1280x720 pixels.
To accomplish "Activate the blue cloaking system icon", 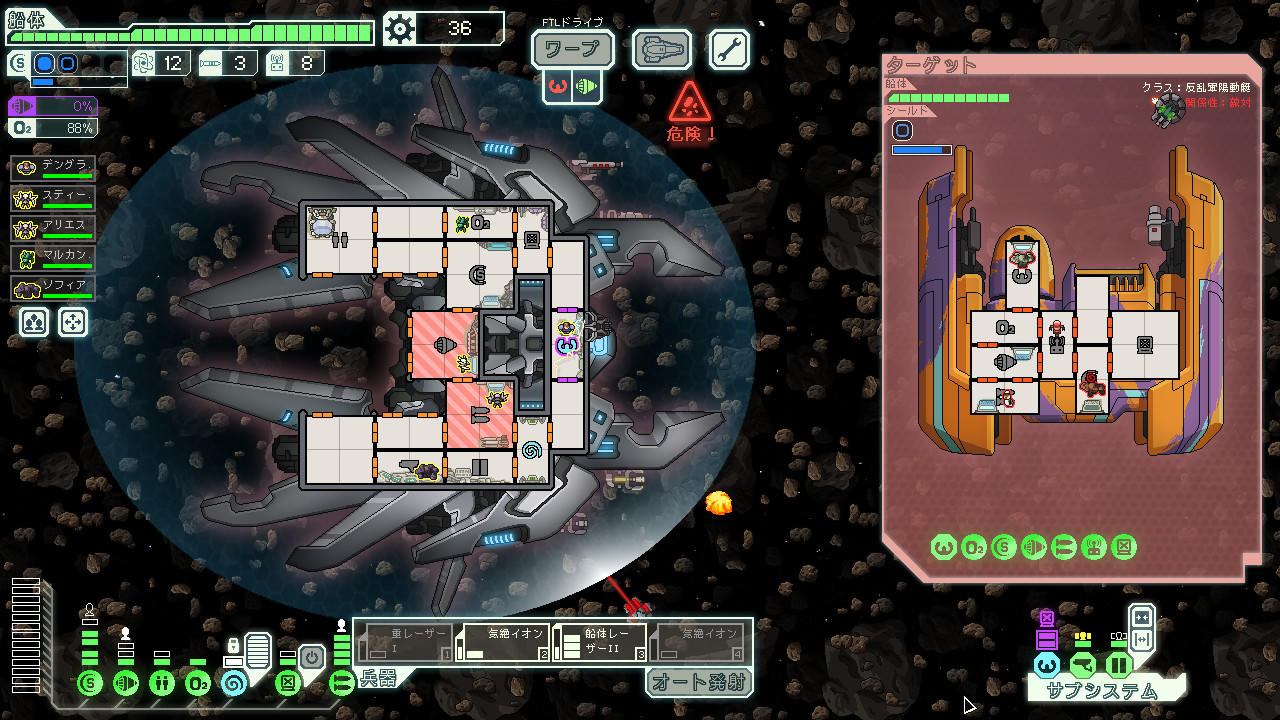I will [236, 683].
